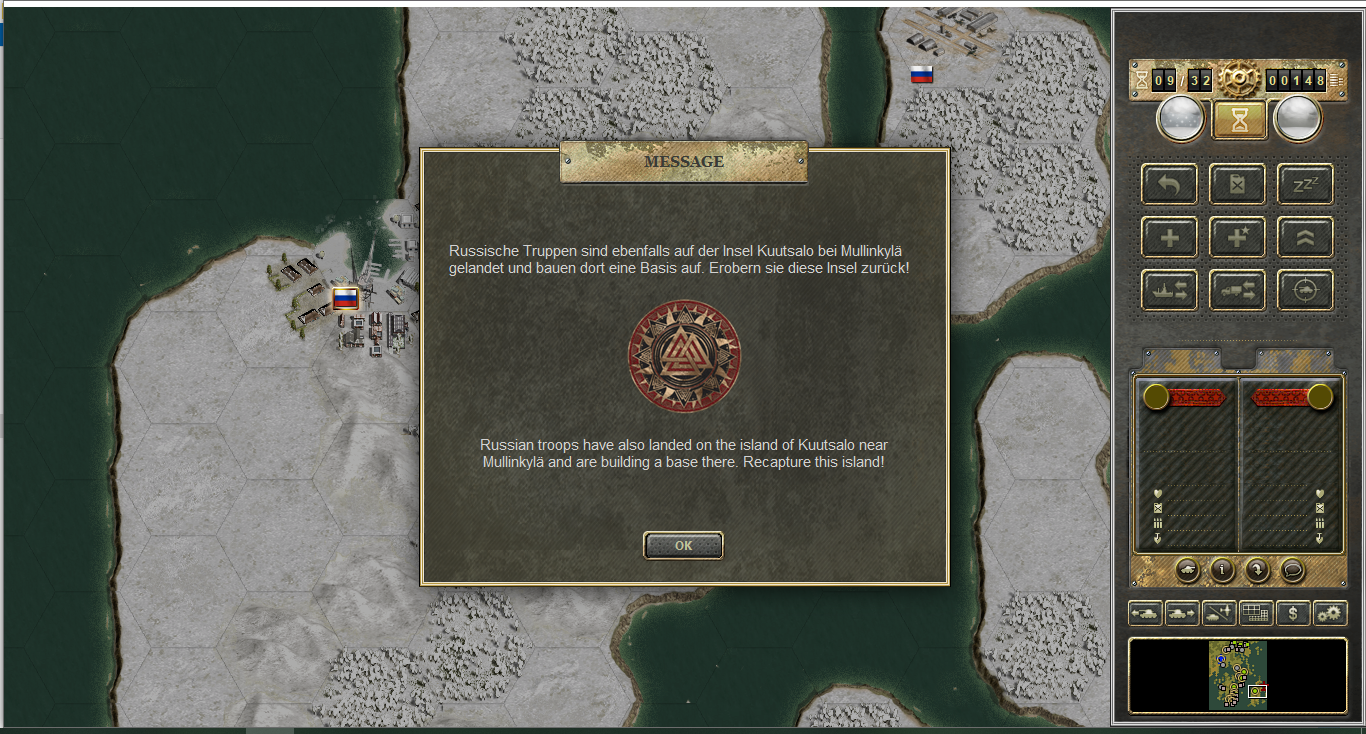The image size is (1366, 734).
Task: Click the tank crosshair target button
Action: pyautogui.click(x=1305, y=290)
